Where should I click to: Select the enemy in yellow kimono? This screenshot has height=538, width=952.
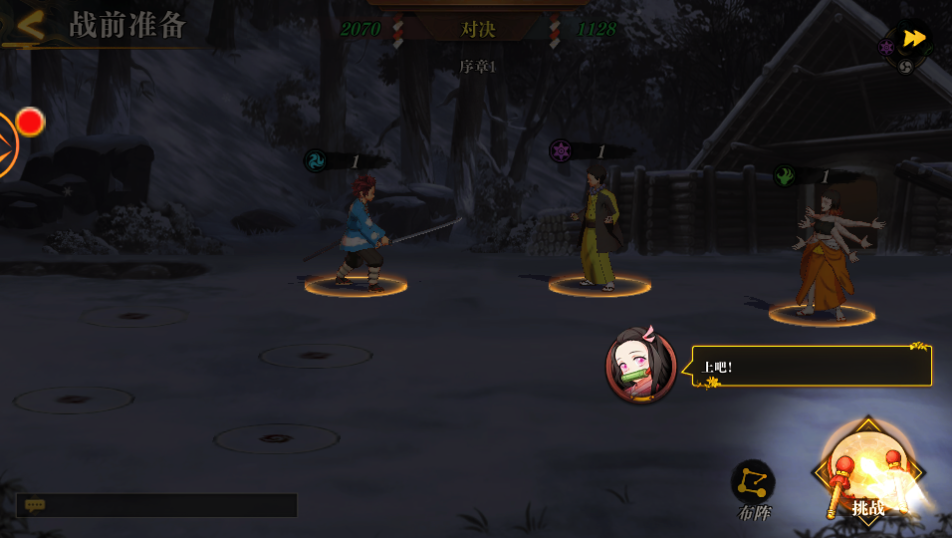[600, 230]
